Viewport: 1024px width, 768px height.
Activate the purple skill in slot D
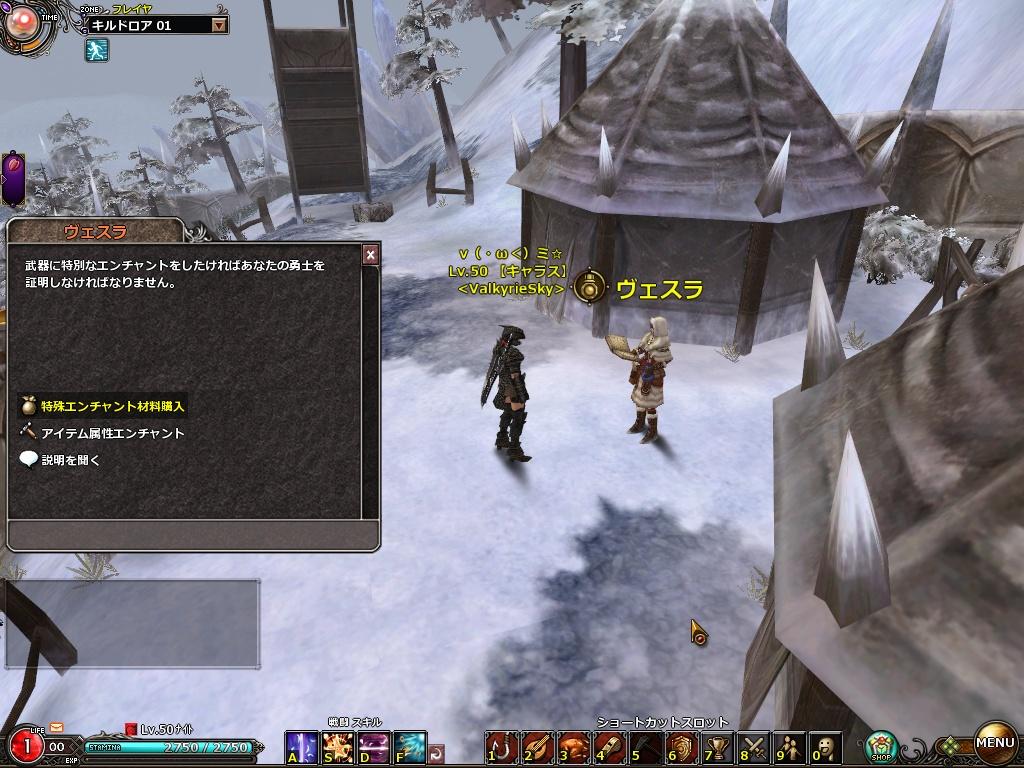tap(374, 747)
